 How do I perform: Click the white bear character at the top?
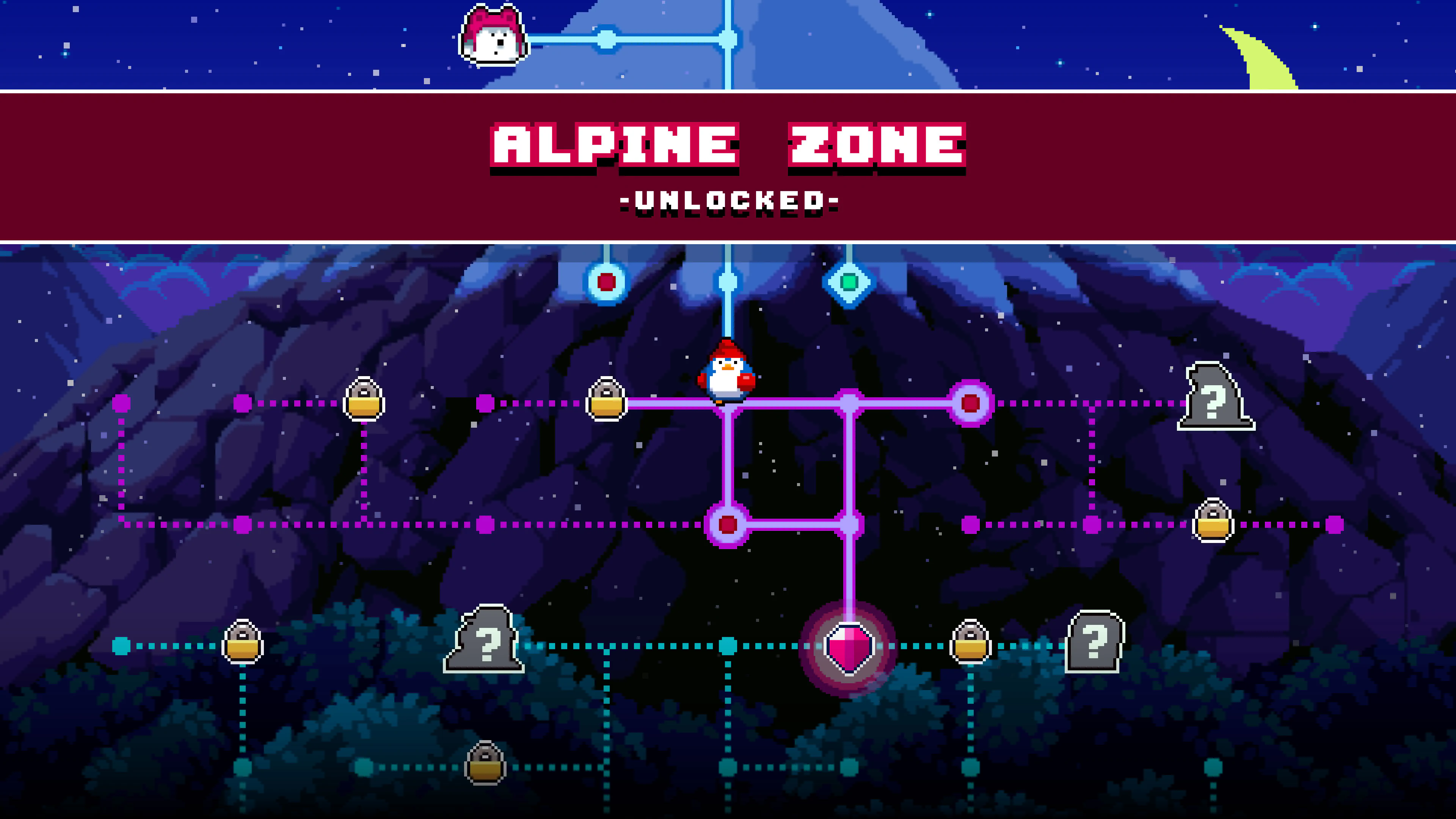point(493,35)
